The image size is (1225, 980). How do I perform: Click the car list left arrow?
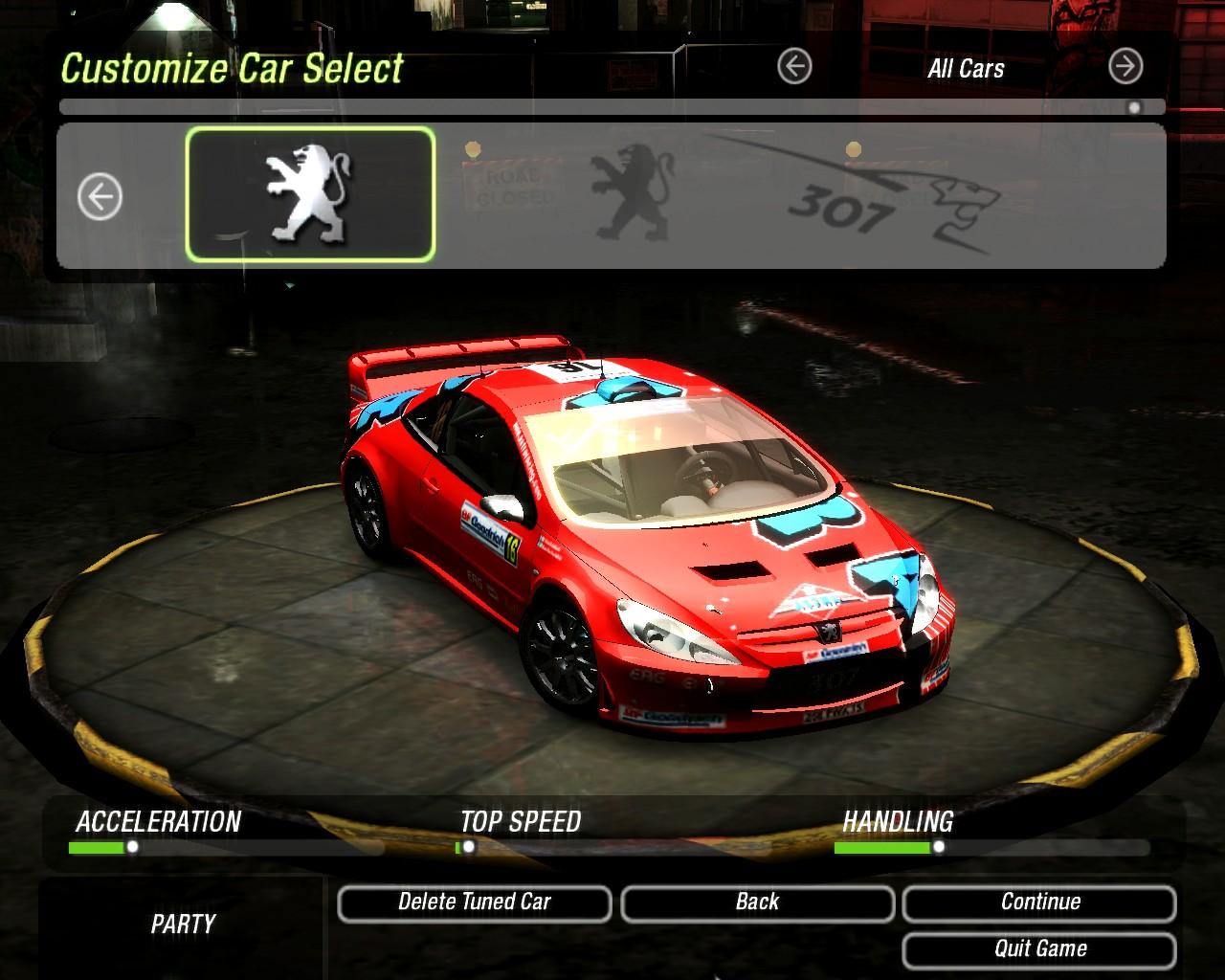pos(100,198)
